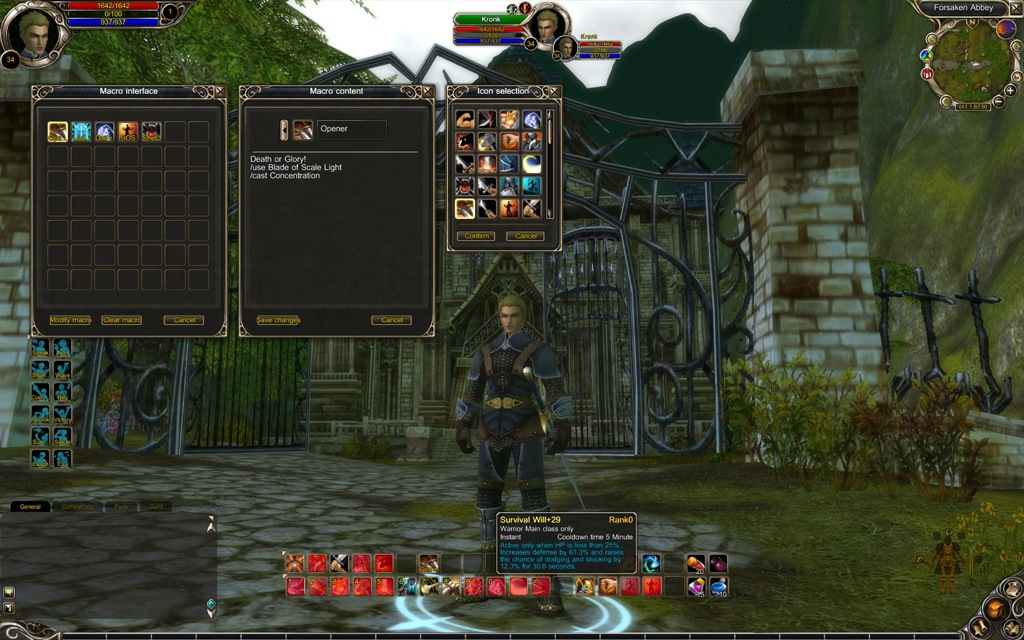
Task: Close the Macro content window
Action: tap(429, 91)
